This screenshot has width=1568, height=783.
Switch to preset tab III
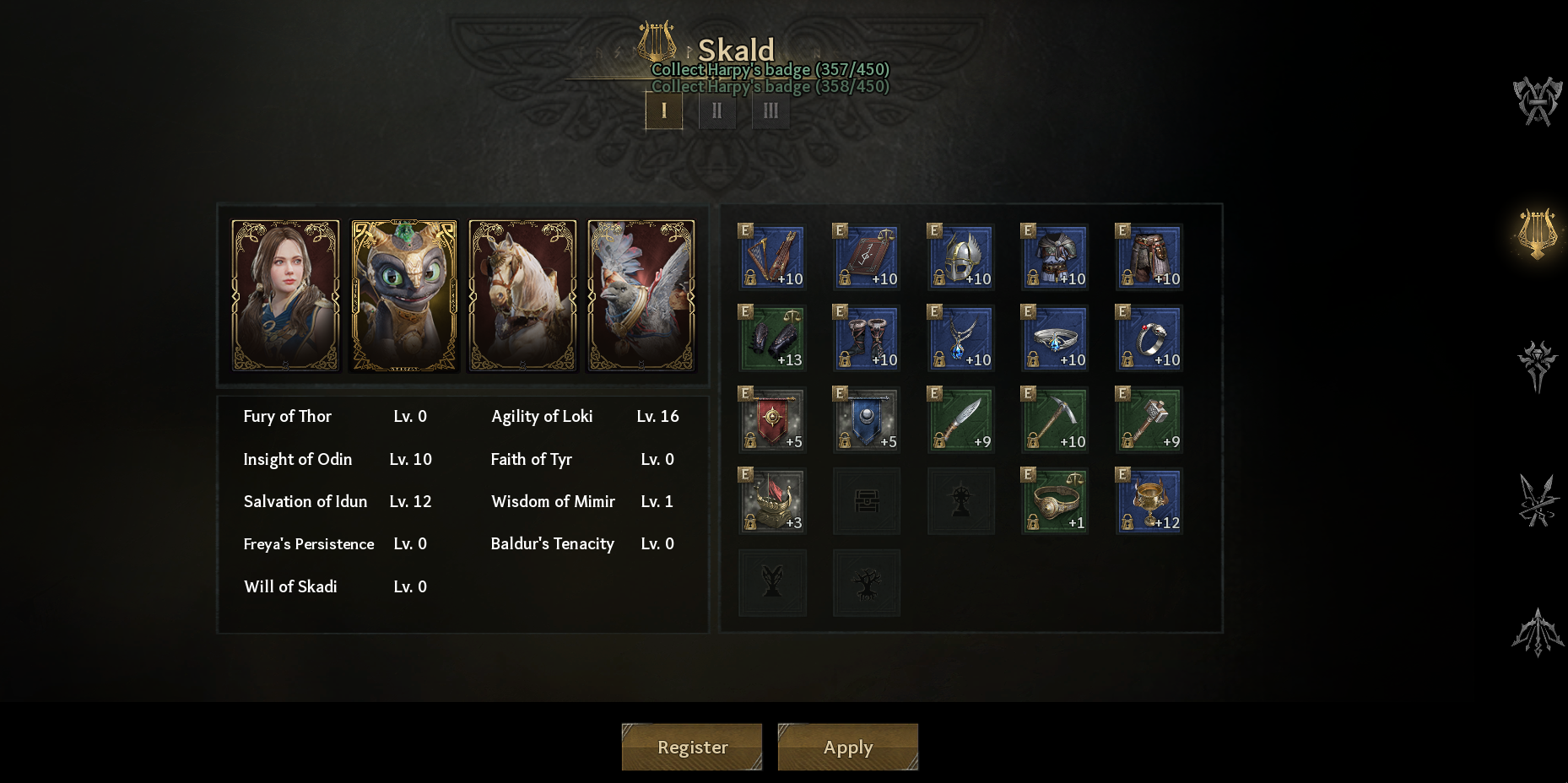770,111
